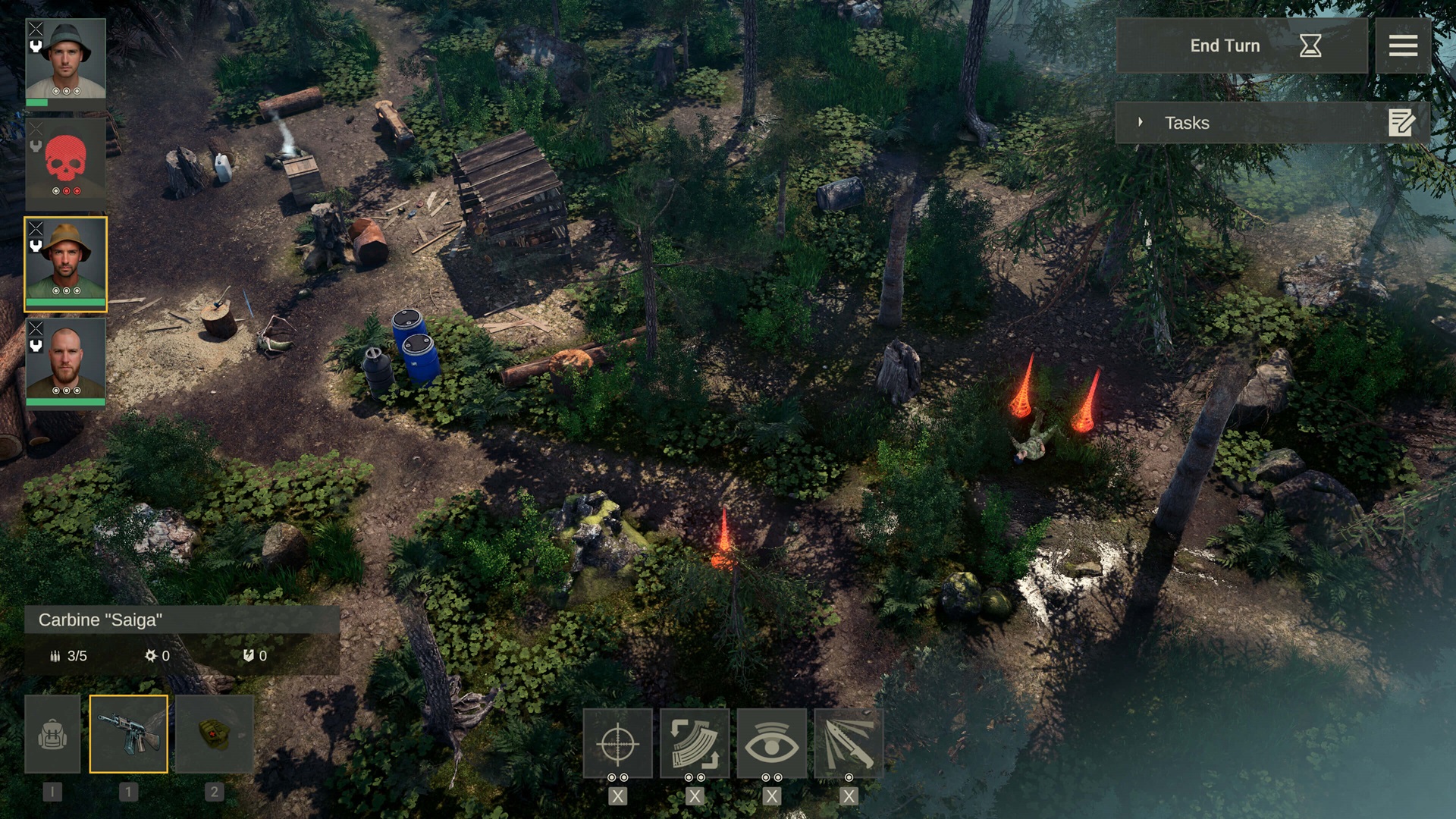Select the medkit in equipment slot 2
1456x819 pixels.
(x=213, y=733)
